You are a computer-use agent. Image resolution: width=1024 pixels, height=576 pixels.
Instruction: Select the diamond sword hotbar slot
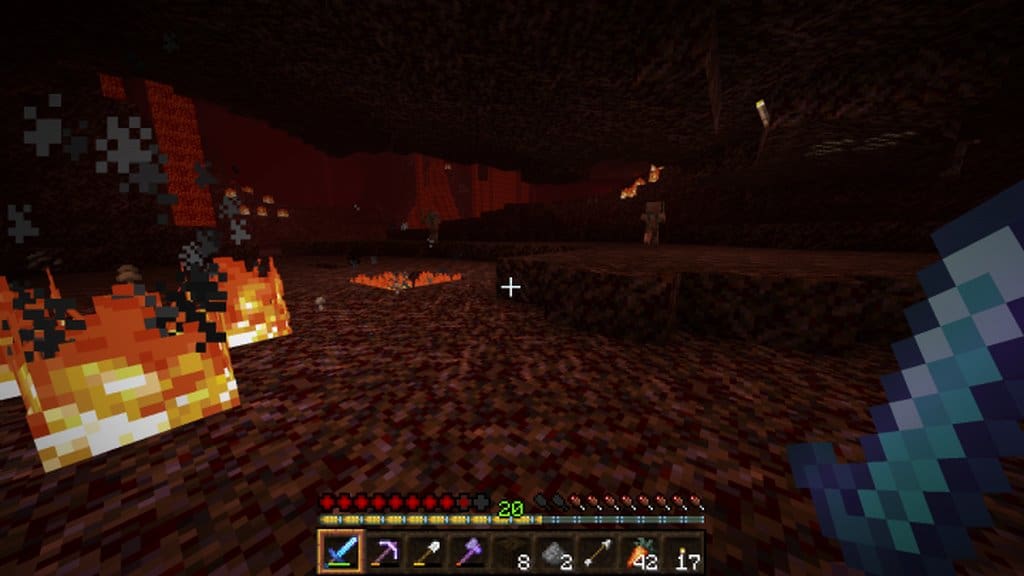[339, 551]
